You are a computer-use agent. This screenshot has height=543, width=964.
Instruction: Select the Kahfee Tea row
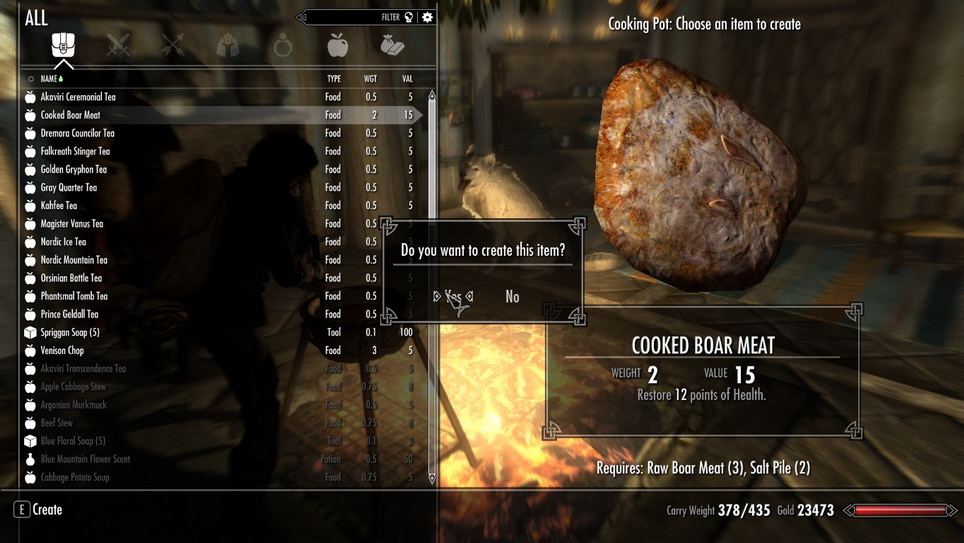point(58,205)
